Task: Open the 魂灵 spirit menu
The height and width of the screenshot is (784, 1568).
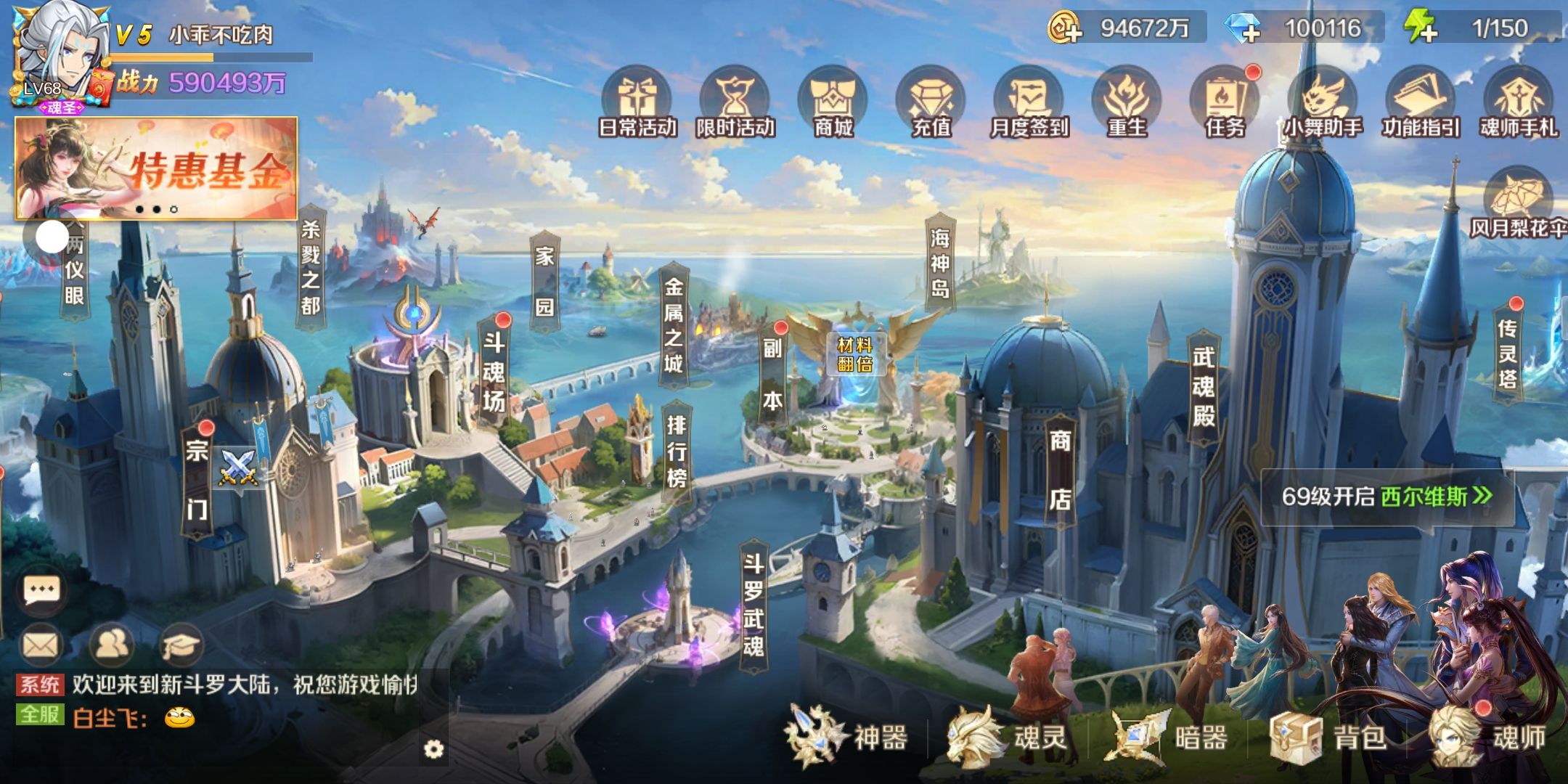Action: click(x=1008, y=738)
